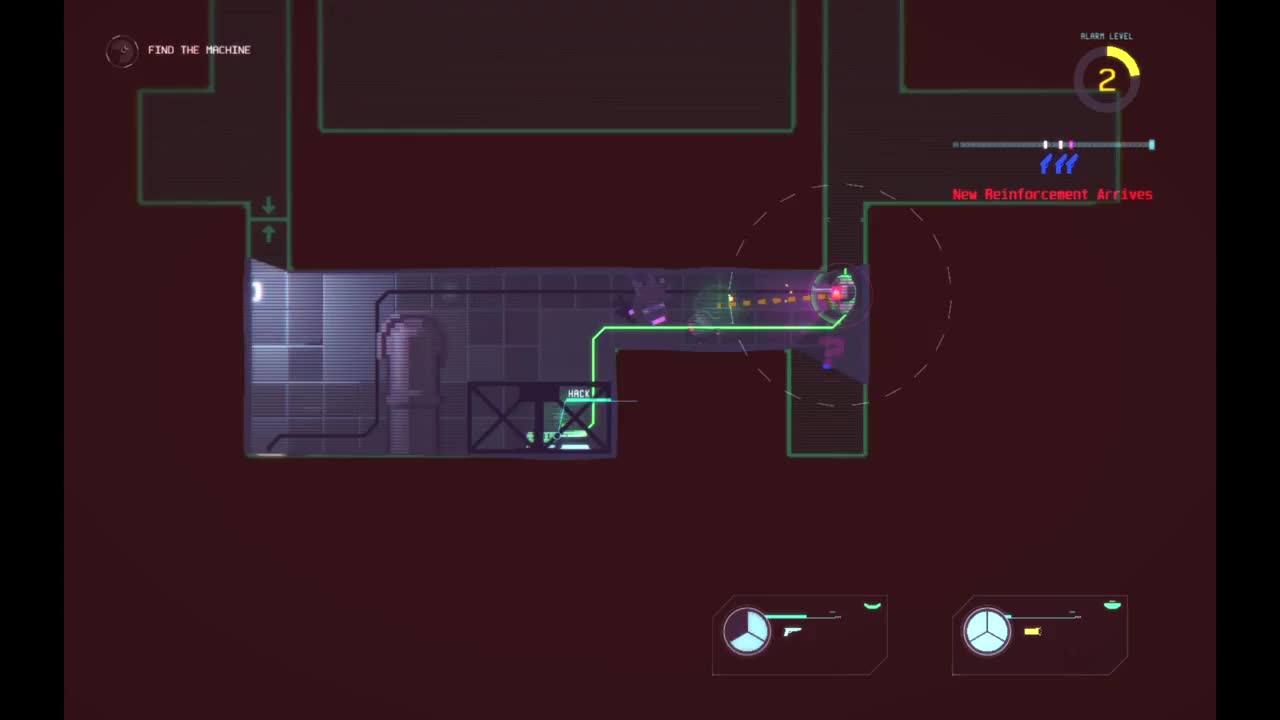
Task: Click the right weapon panel pie gauge
Action: tap(988, 631)
